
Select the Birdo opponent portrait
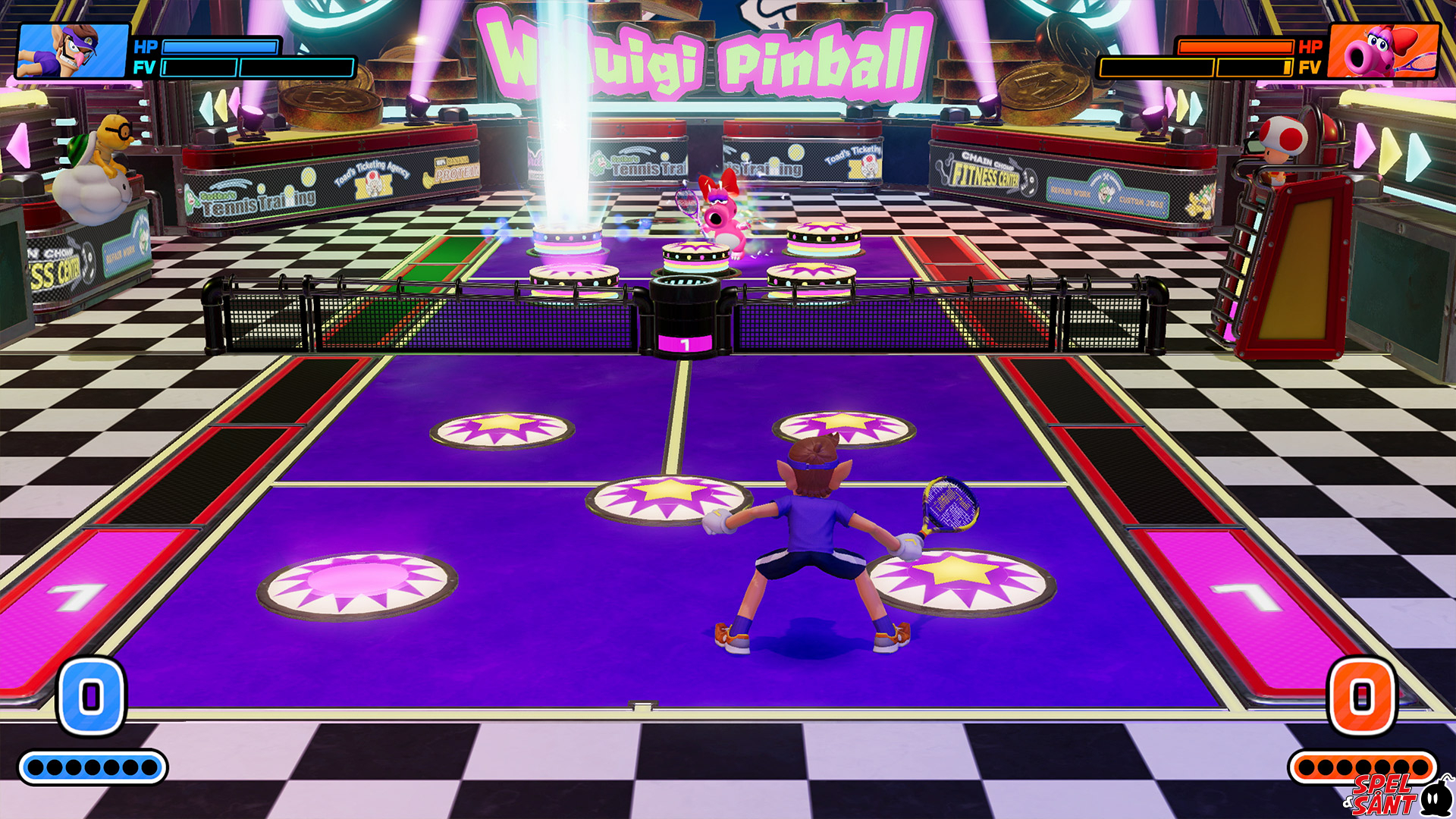coord(1384,51)
